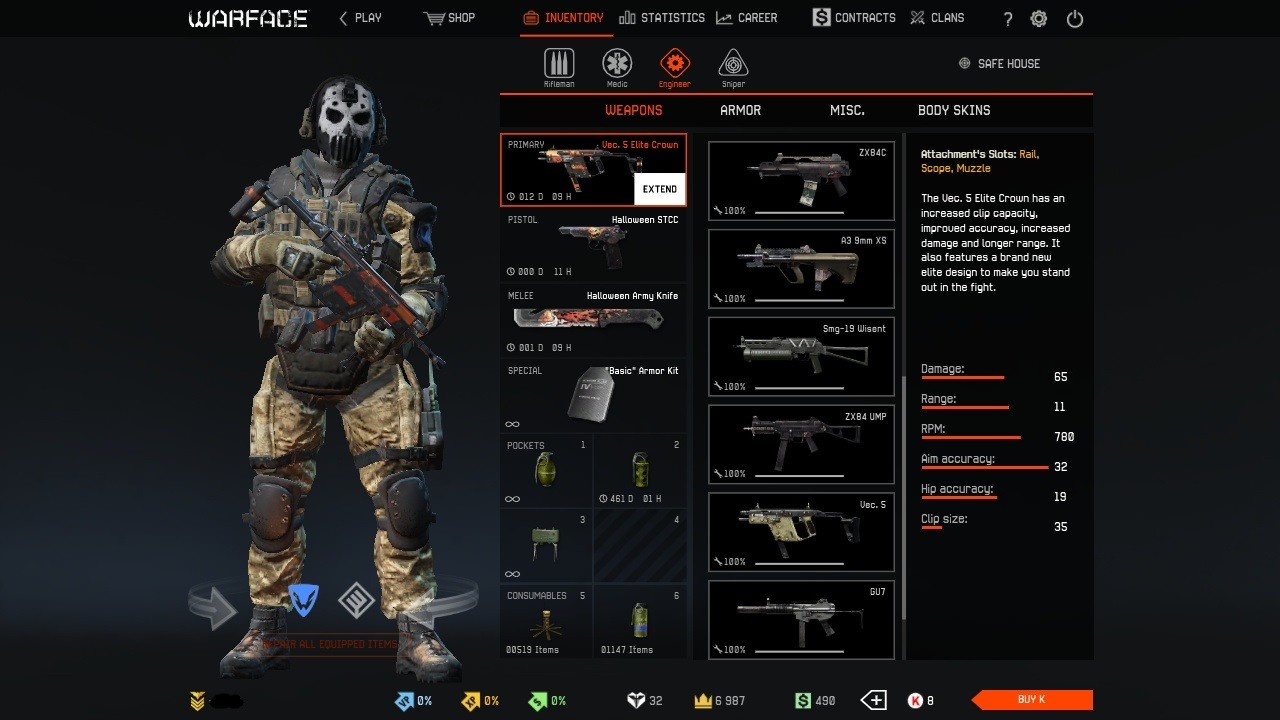Switch to the Armor tab
Viewport: 1280px width, 720px height.
pos(740,110)
